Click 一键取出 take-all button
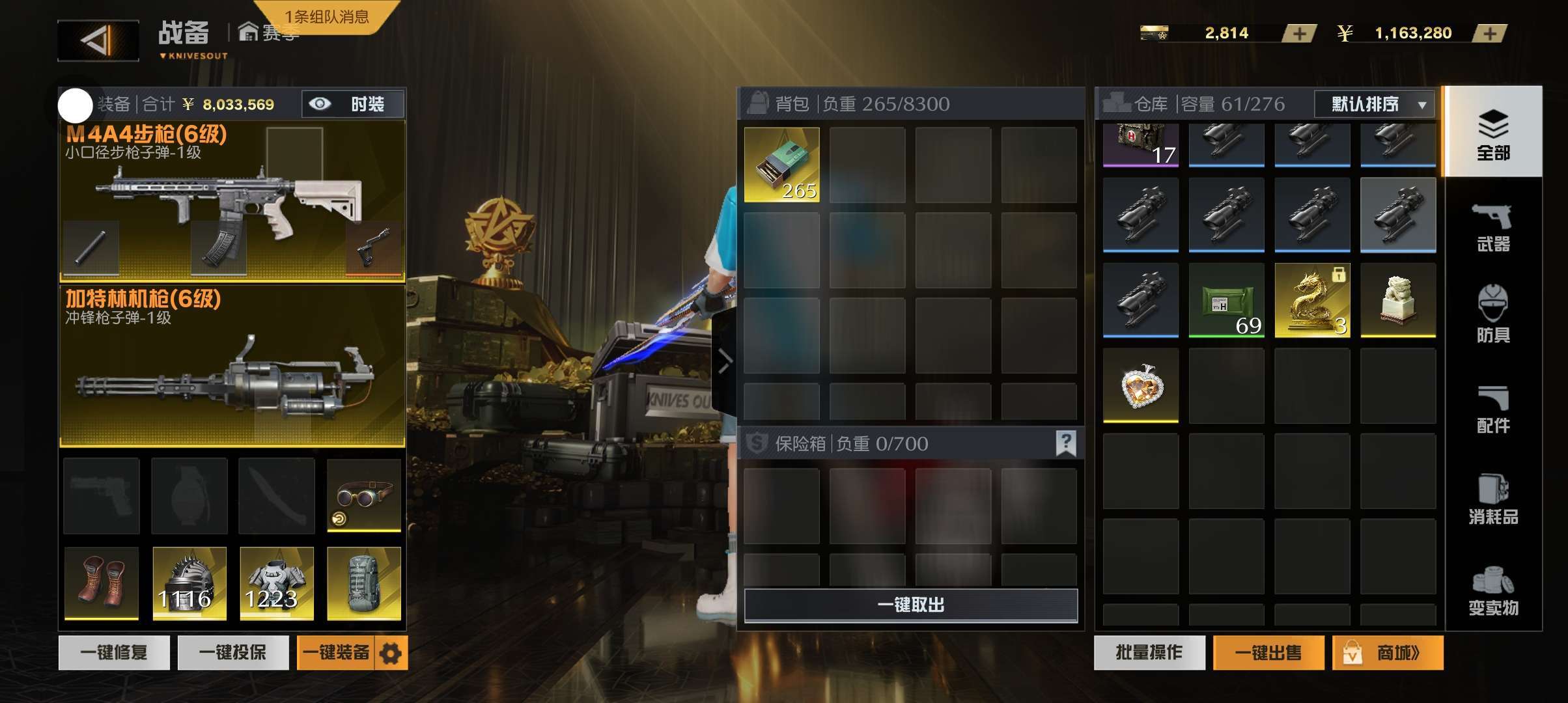The image size is (1568, 703). [x=910, y=605]
